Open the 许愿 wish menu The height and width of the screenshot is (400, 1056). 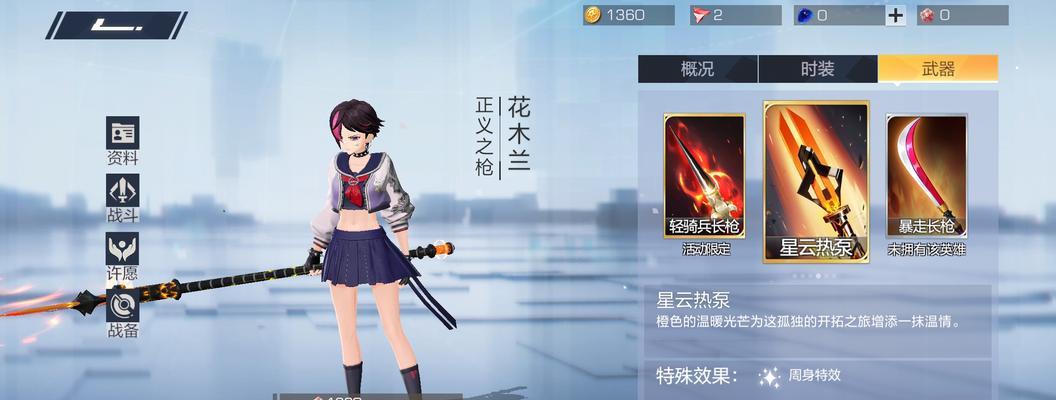[123, 256]
